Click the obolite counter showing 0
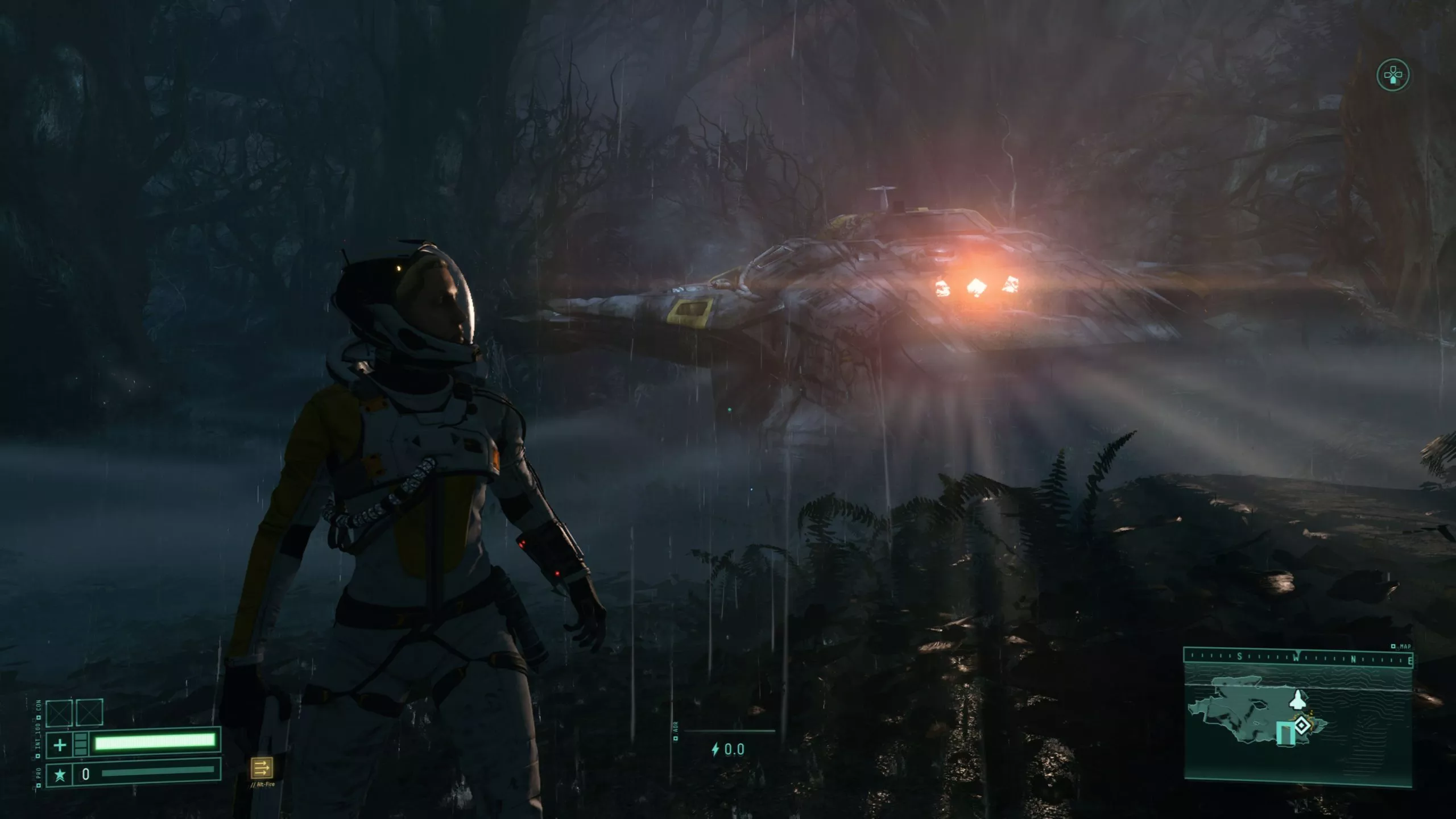Viewport: 1456px width, 819px height. (86, 774)
